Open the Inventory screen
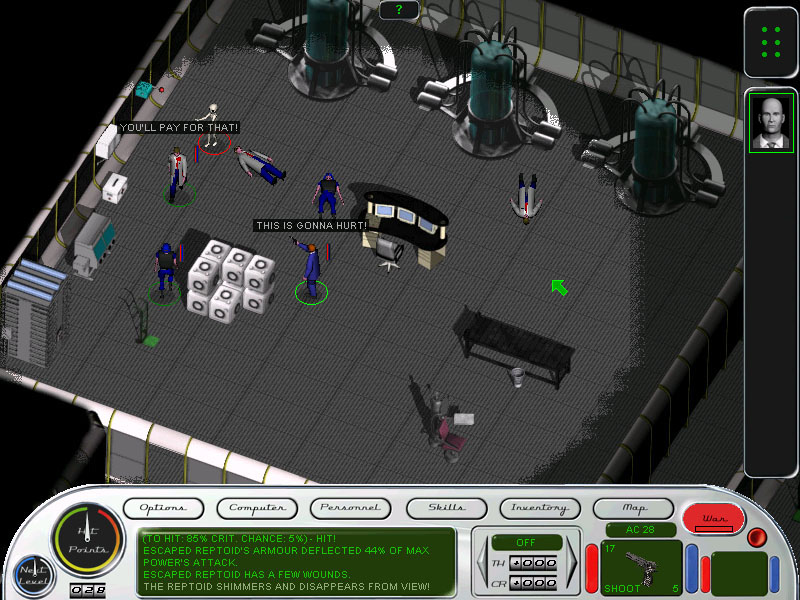The image size is (800, 600). 540,508
